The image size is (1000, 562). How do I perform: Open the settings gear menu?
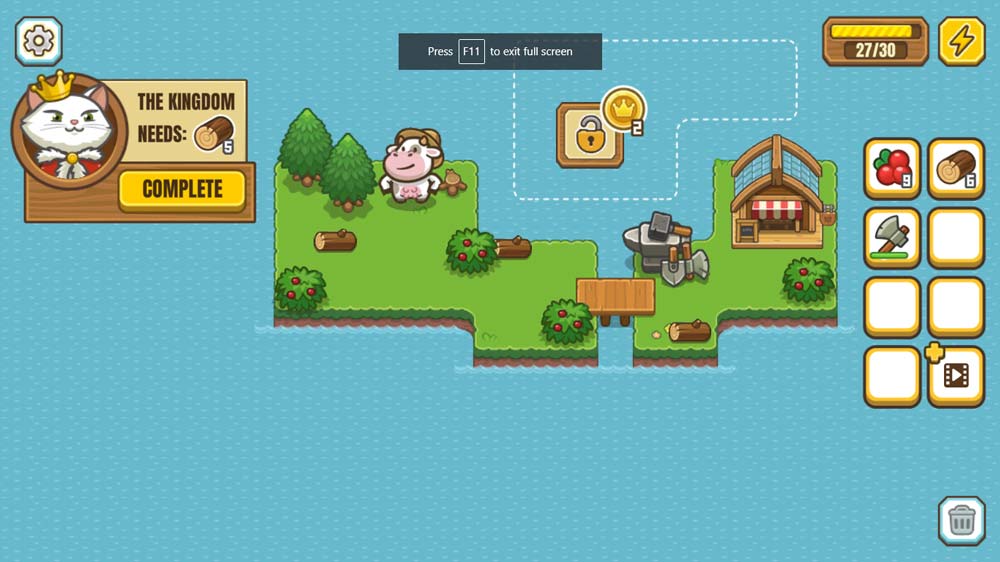39,41
